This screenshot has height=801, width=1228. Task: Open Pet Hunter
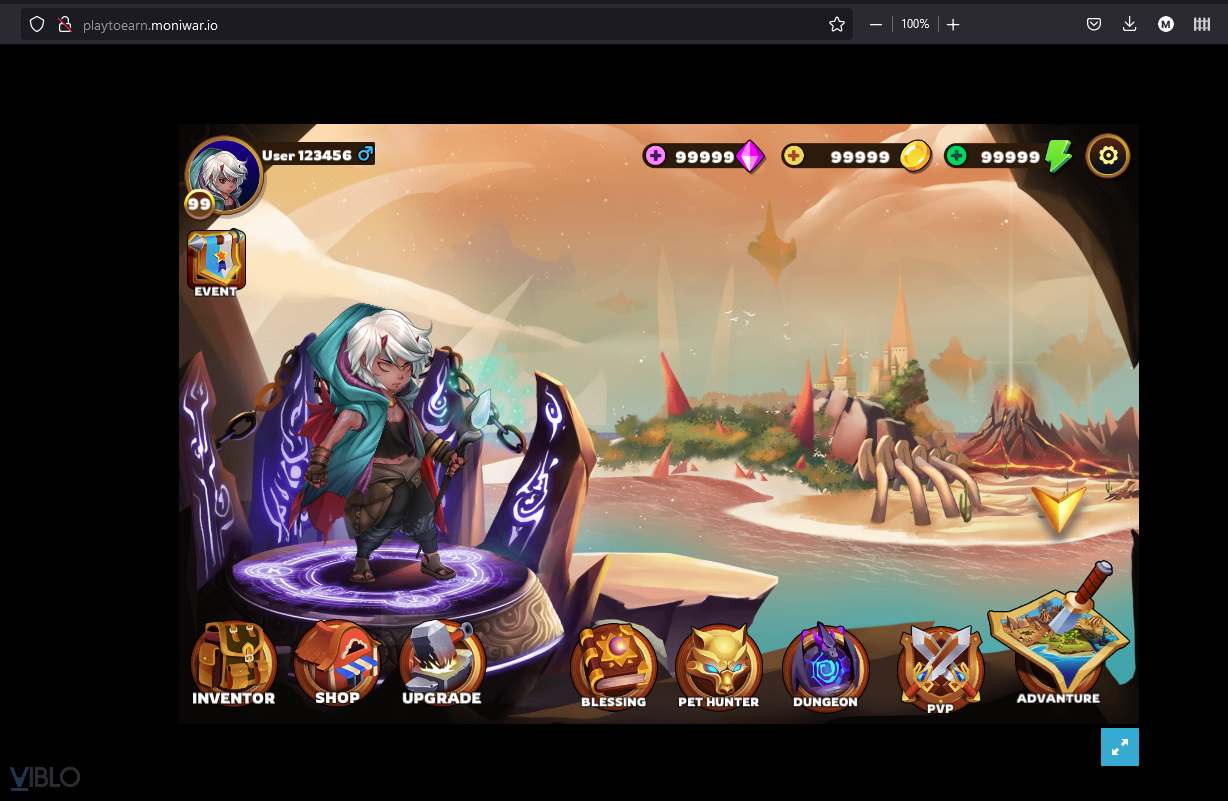[x=718, y=664]
